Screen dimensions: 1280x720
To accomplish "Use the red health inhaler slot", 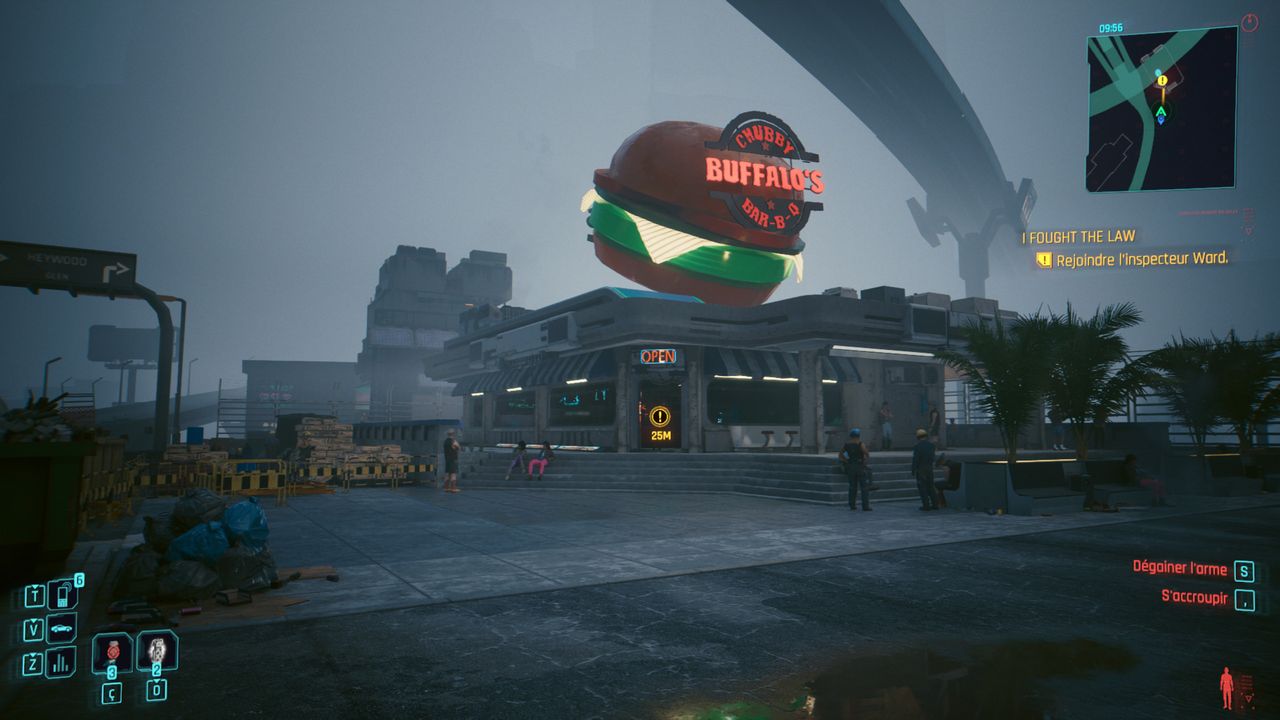I will 112,652.
